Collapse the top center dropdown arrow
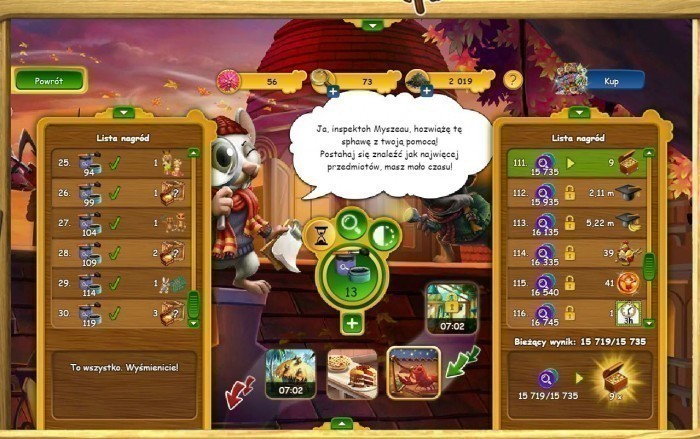The width and height of the screenshot is (700, 439). (372, 24)
